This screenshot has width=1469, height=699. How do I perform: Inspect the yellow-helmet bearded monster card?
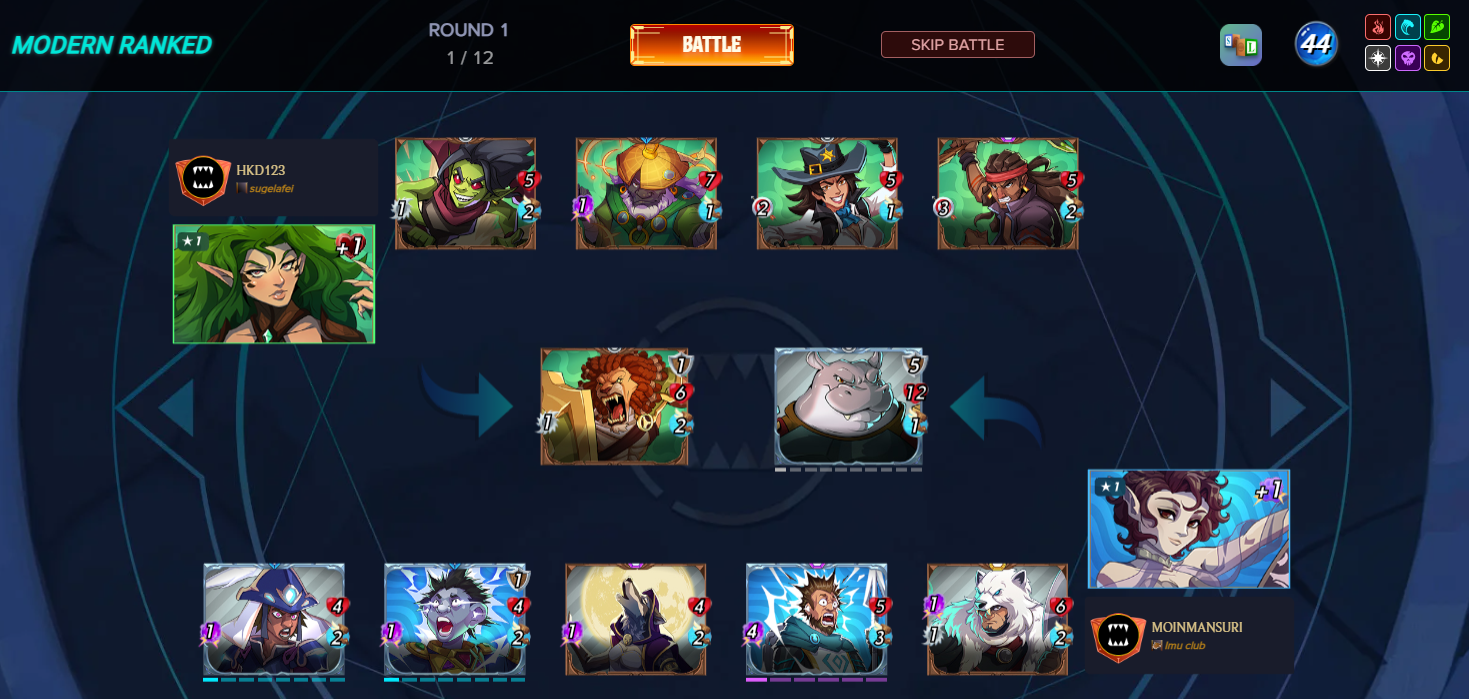[x=646, y=193]
